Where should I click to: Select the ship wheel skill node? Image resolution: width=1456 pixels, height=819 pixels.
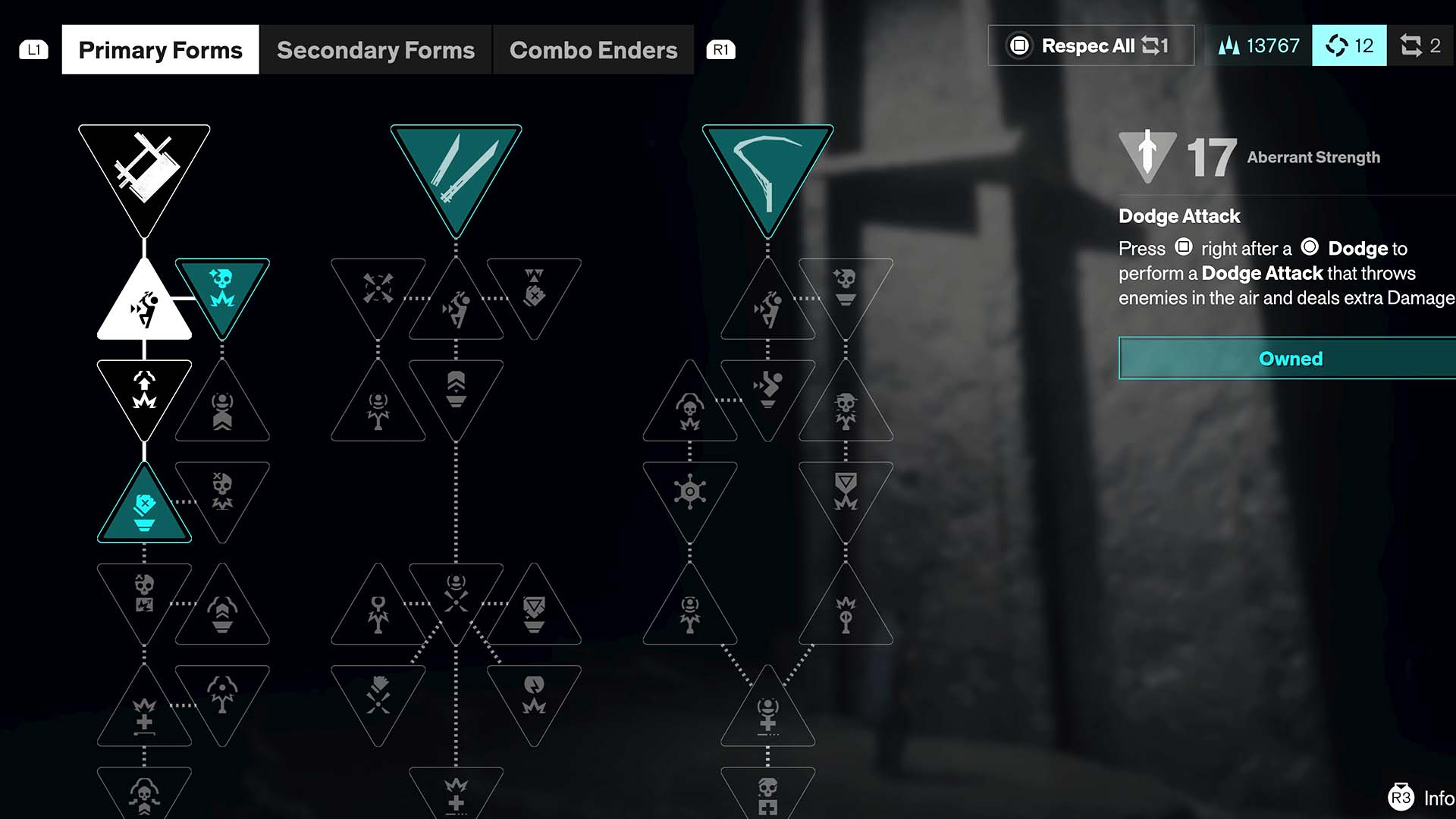[689, 493]
